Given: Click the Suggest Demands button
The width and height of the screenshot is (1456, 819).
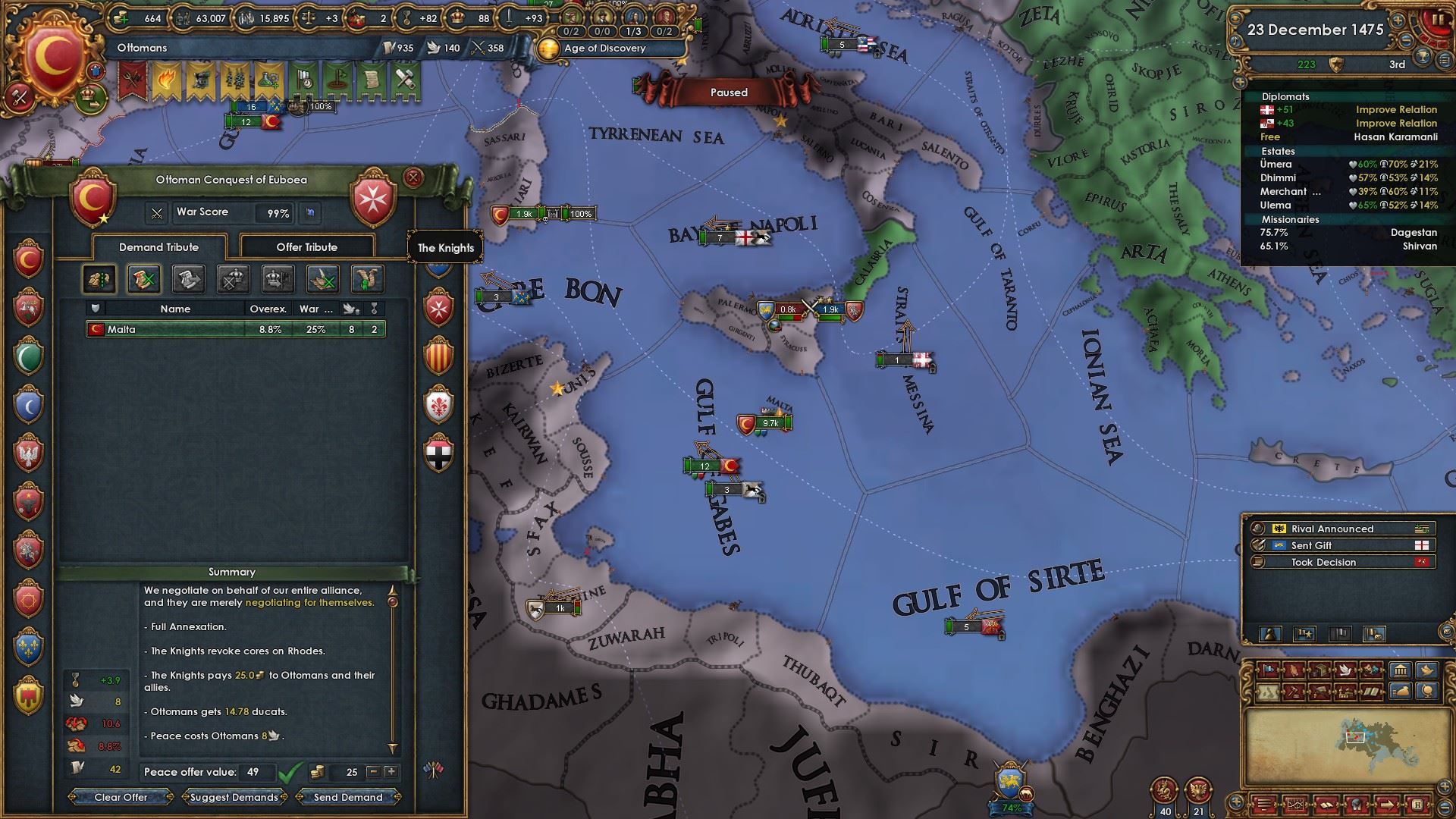Looking at the screenshot, I should tap(234, 797).
